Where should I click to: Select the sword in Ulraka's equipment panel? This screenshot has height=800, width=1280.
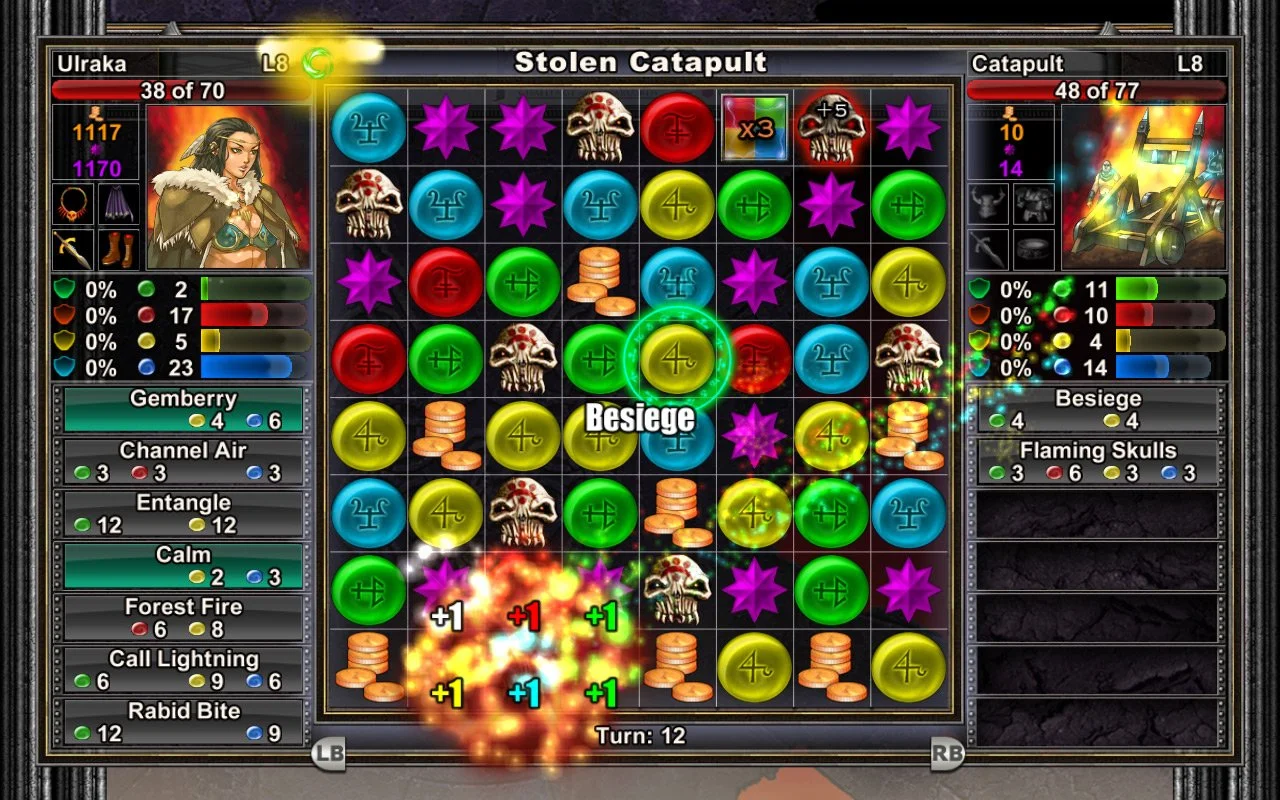72,250
